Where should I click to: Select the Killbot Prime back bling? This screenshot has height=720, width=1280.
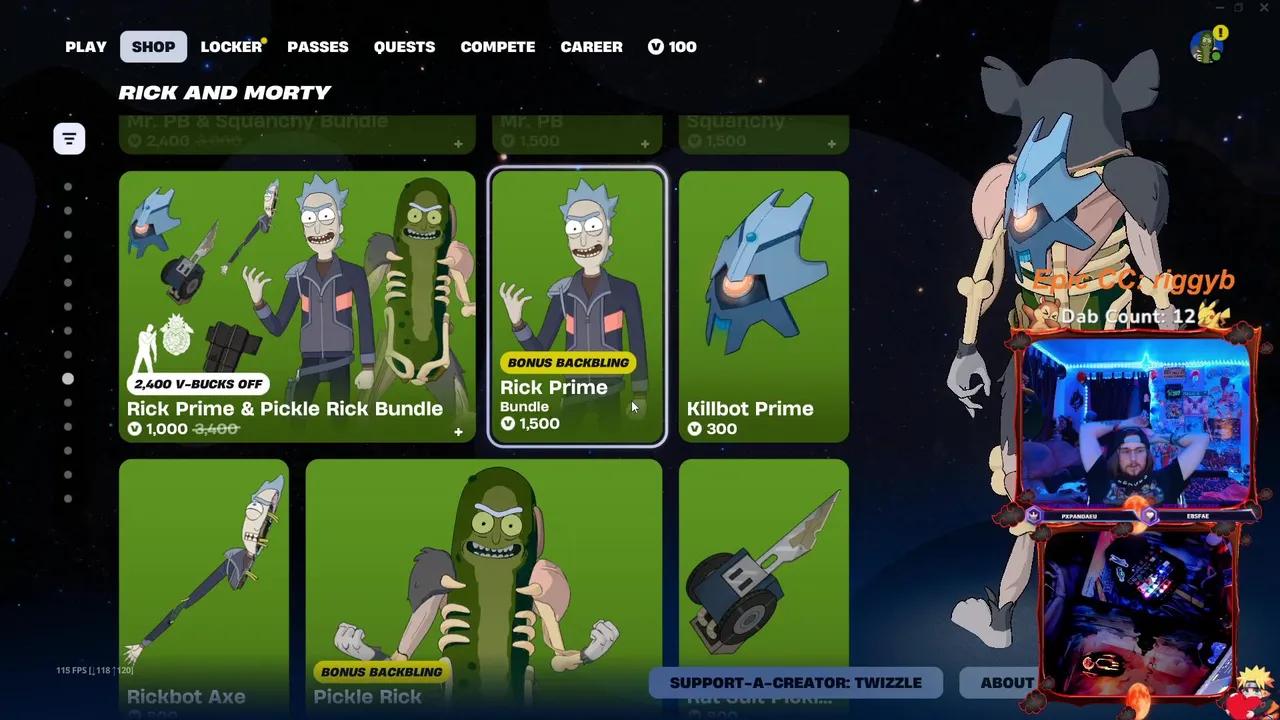[x=764, y=306]
